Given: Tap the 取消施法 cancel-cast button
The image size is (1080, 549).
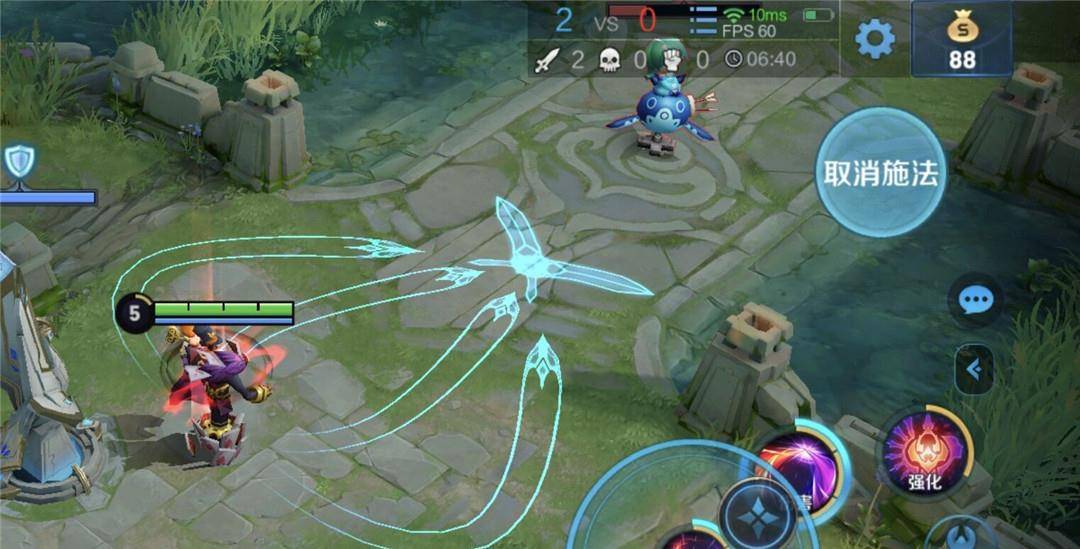Looking at the screenshot, I should tap(880, 173).
